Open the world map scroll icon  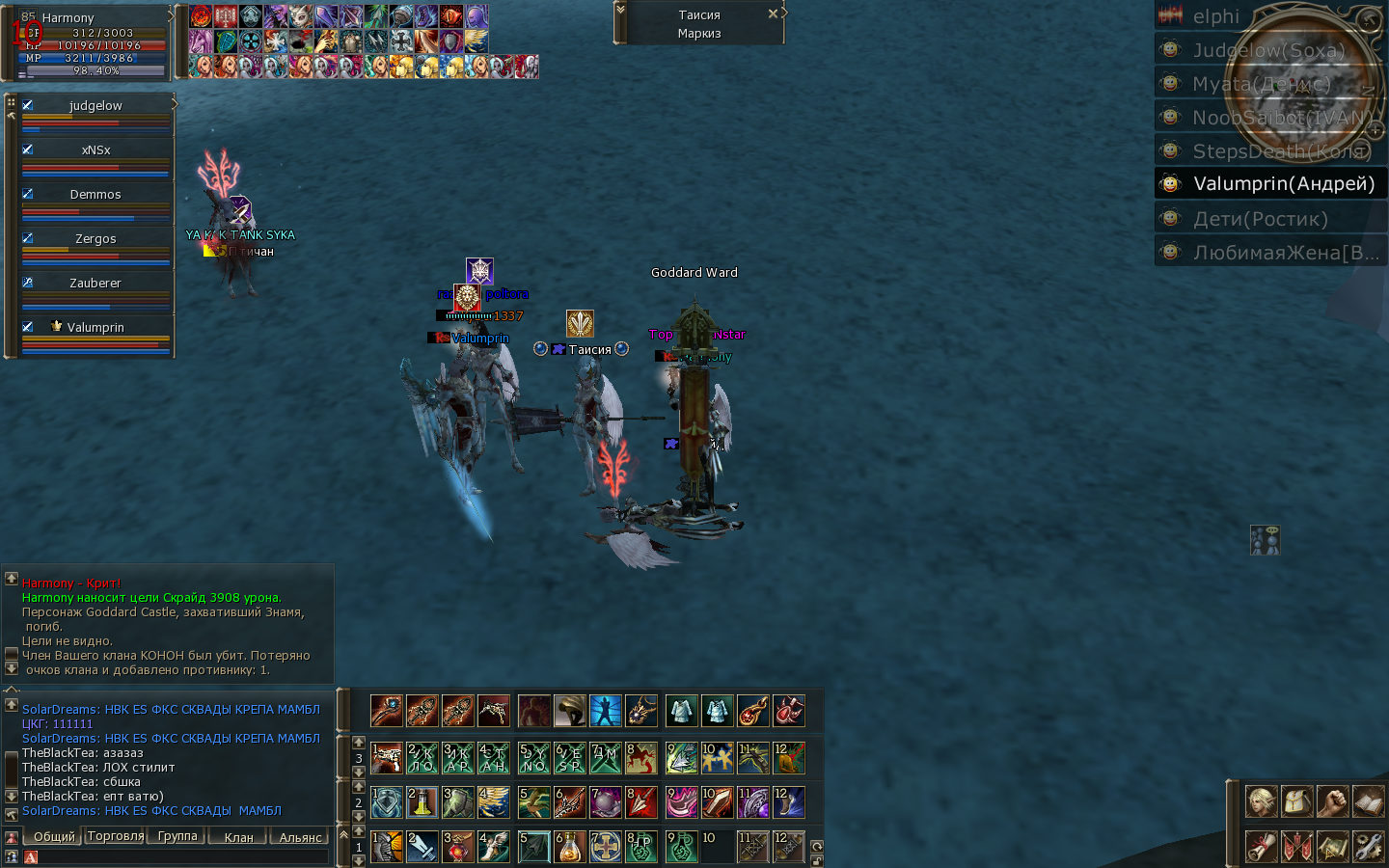click(1332, 846)
